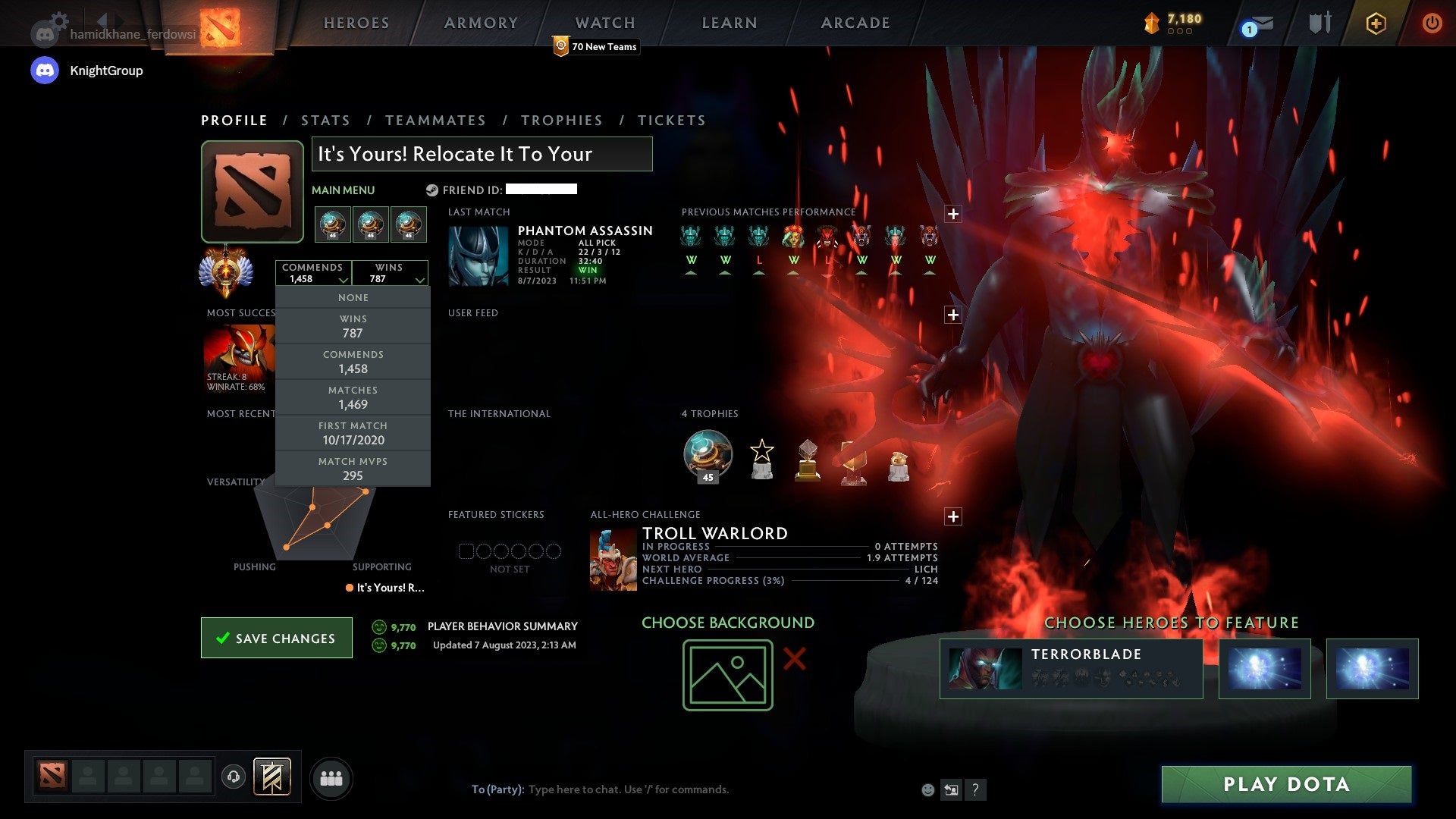Open Dota Plus via the gold hexagon icon
The height and width of the screenshot is (819, 1456).
(x=1376, y=23)
